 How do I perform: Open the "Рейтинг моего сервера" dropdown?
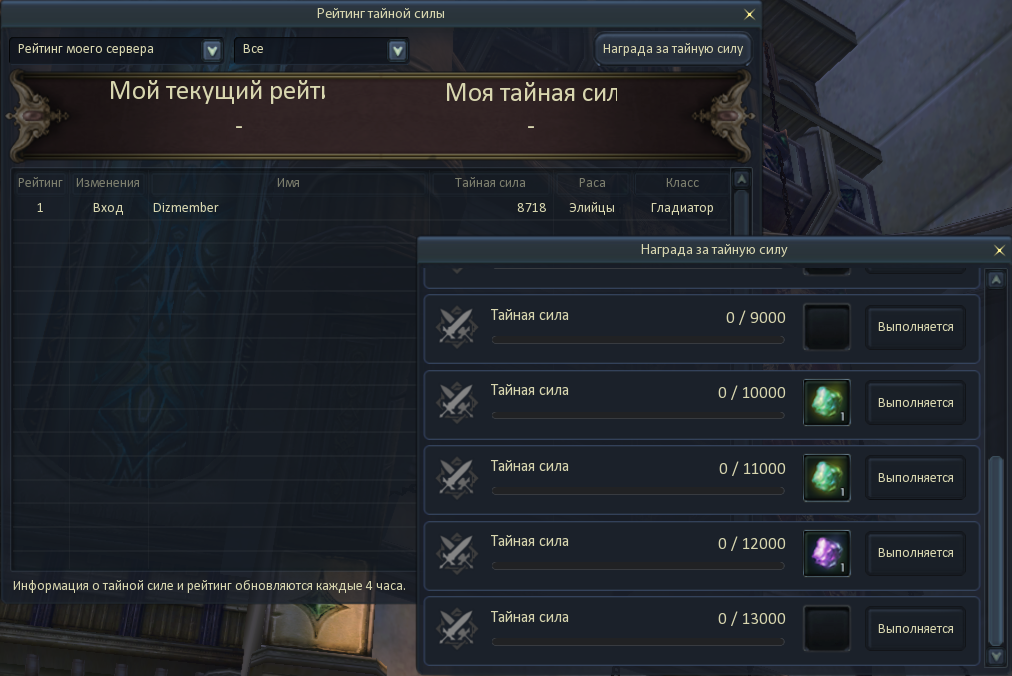pos(211,50)
